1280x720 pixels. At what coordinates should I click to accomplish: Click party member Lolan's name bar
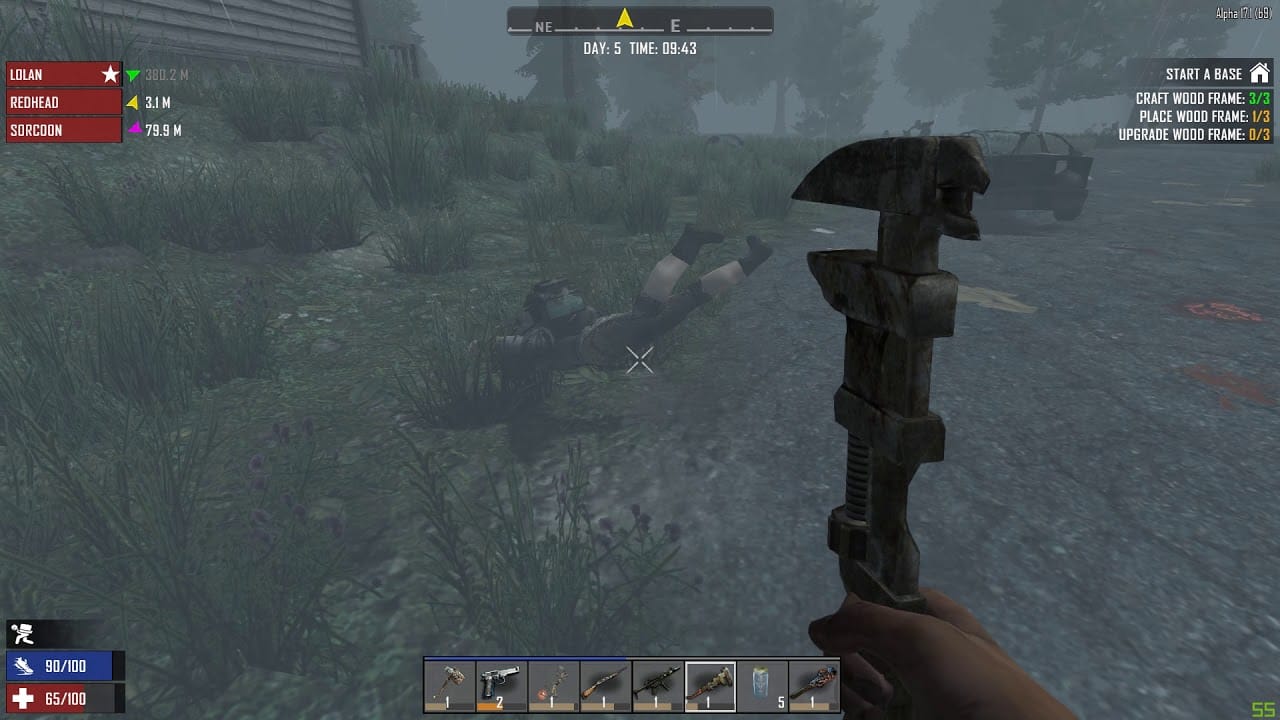tap(64, 75)
